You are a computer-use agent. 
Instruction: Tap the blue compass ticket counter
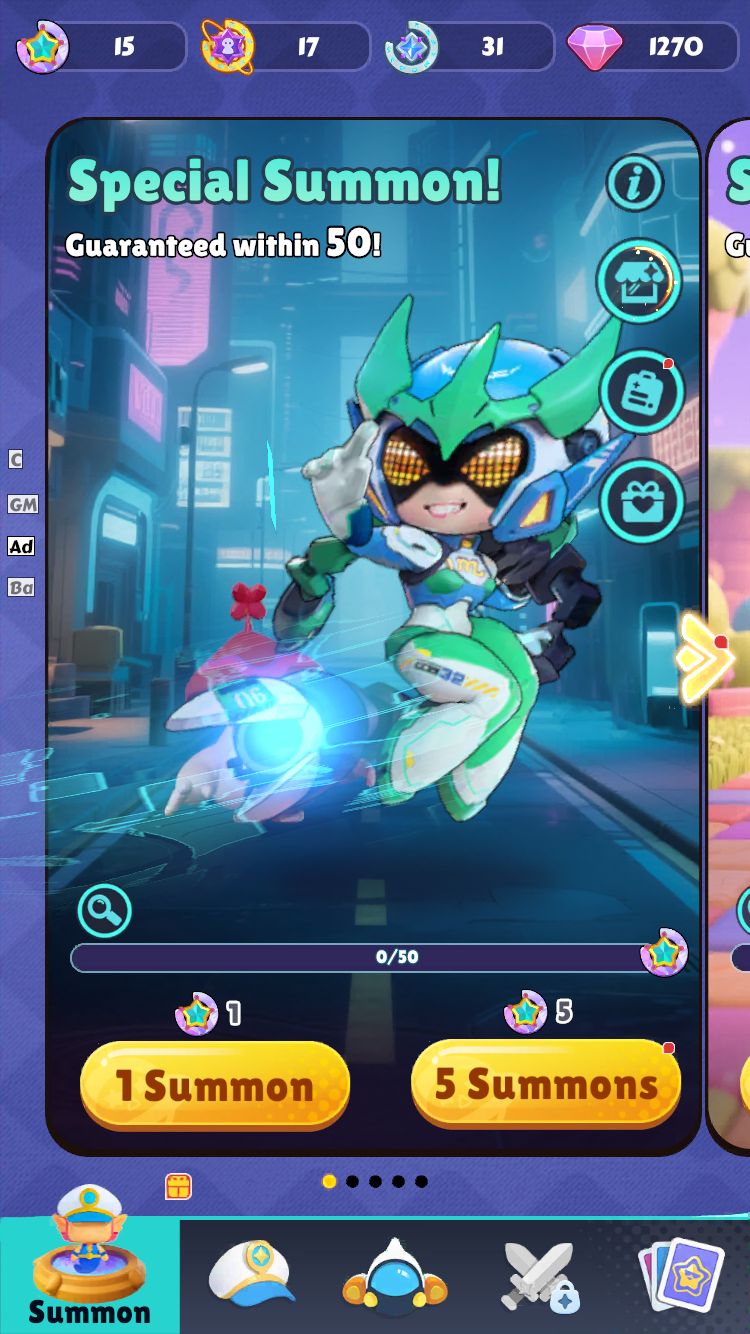pos(469,47)
